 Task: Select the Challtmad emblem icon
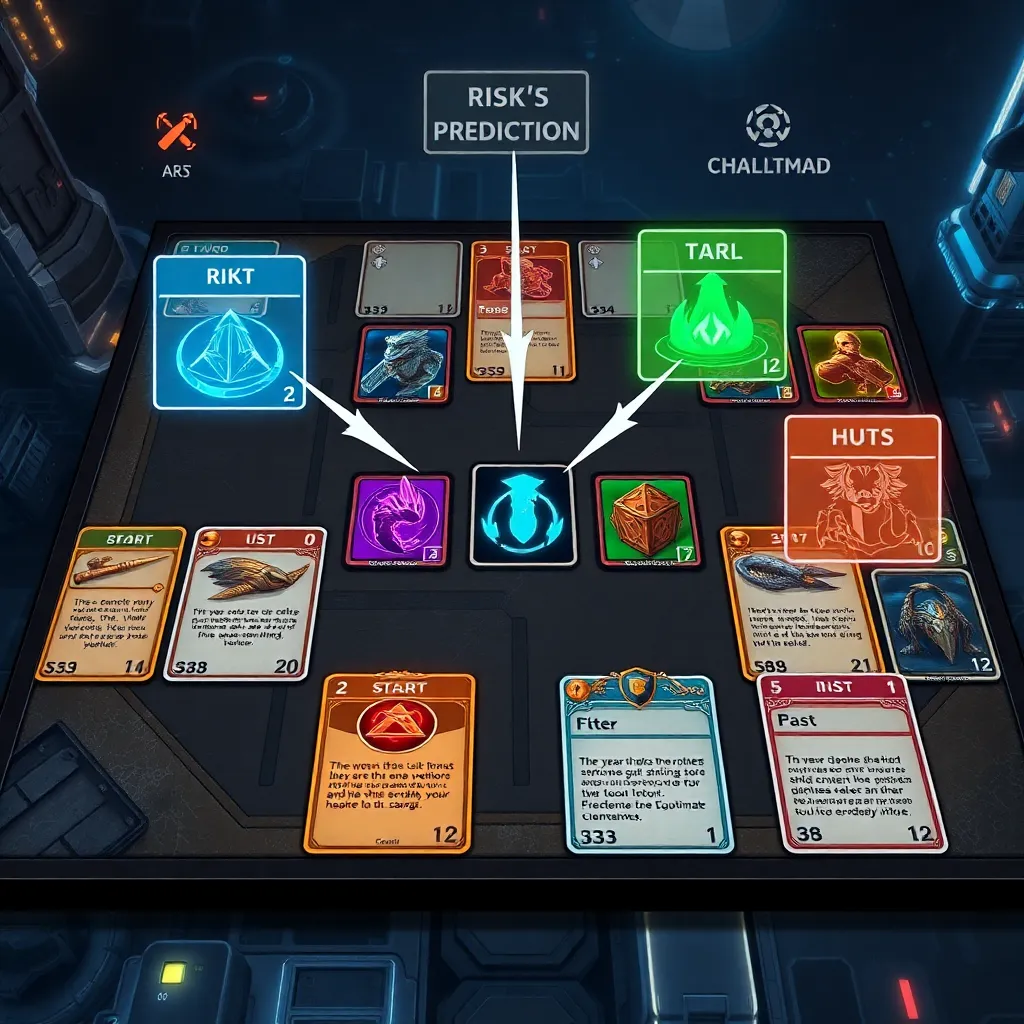coord(768,127)
